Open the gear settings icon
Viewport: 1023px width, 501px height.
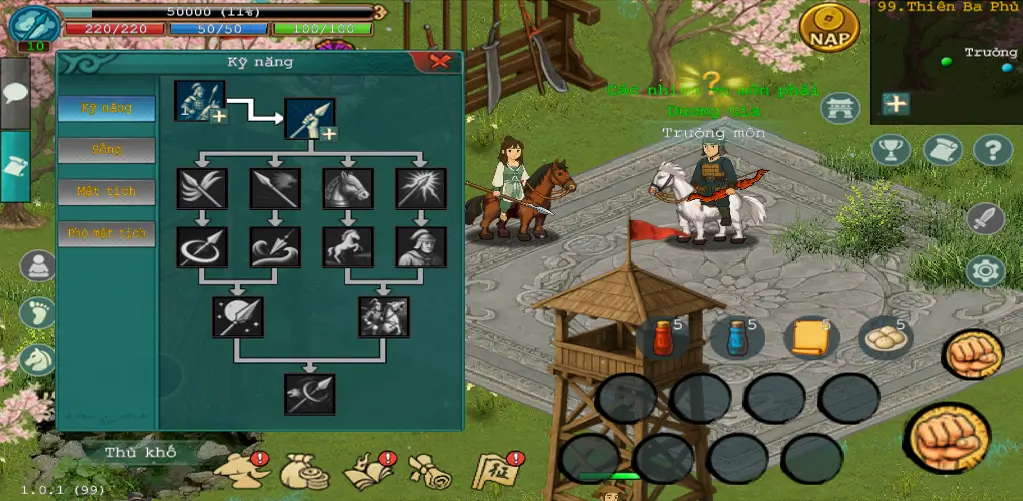coord(985,270)
